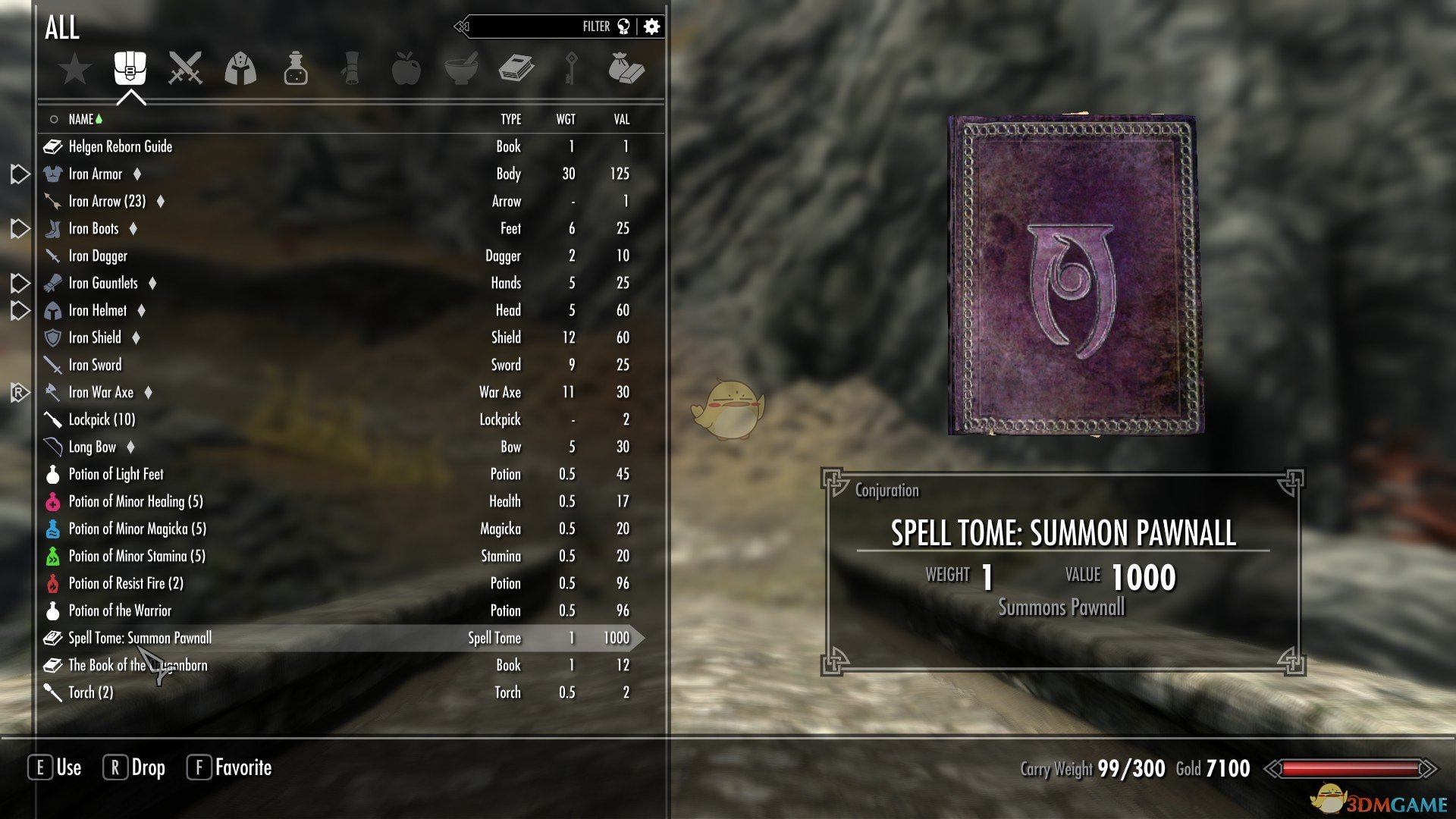Select Lockpick (10) in the inventory
The height and width of the screenshot is (819, 1456).
coord(102,419)
